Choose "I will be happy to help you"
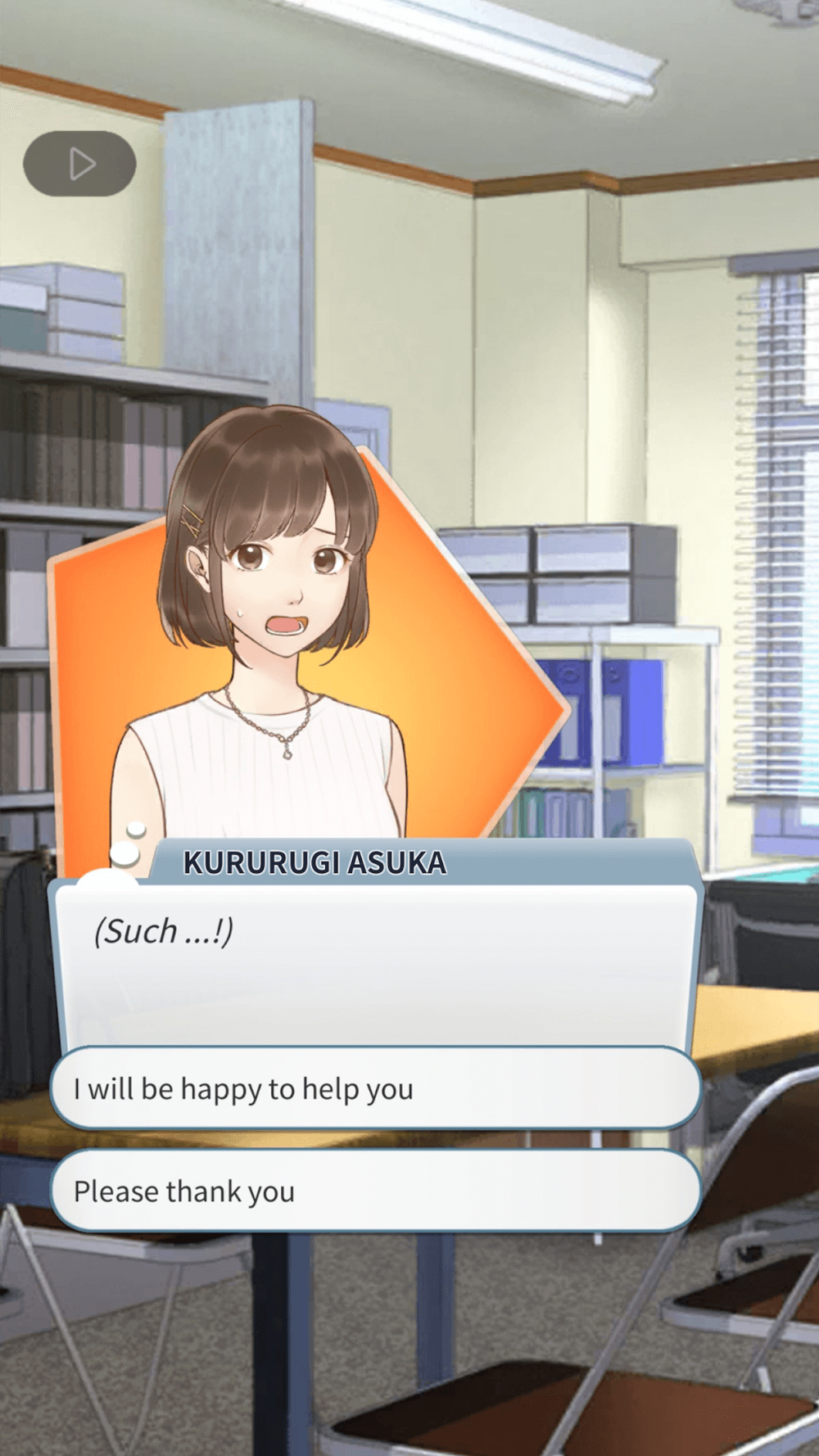Viewport: 819px width, 1456px height. pos(375,1088)
